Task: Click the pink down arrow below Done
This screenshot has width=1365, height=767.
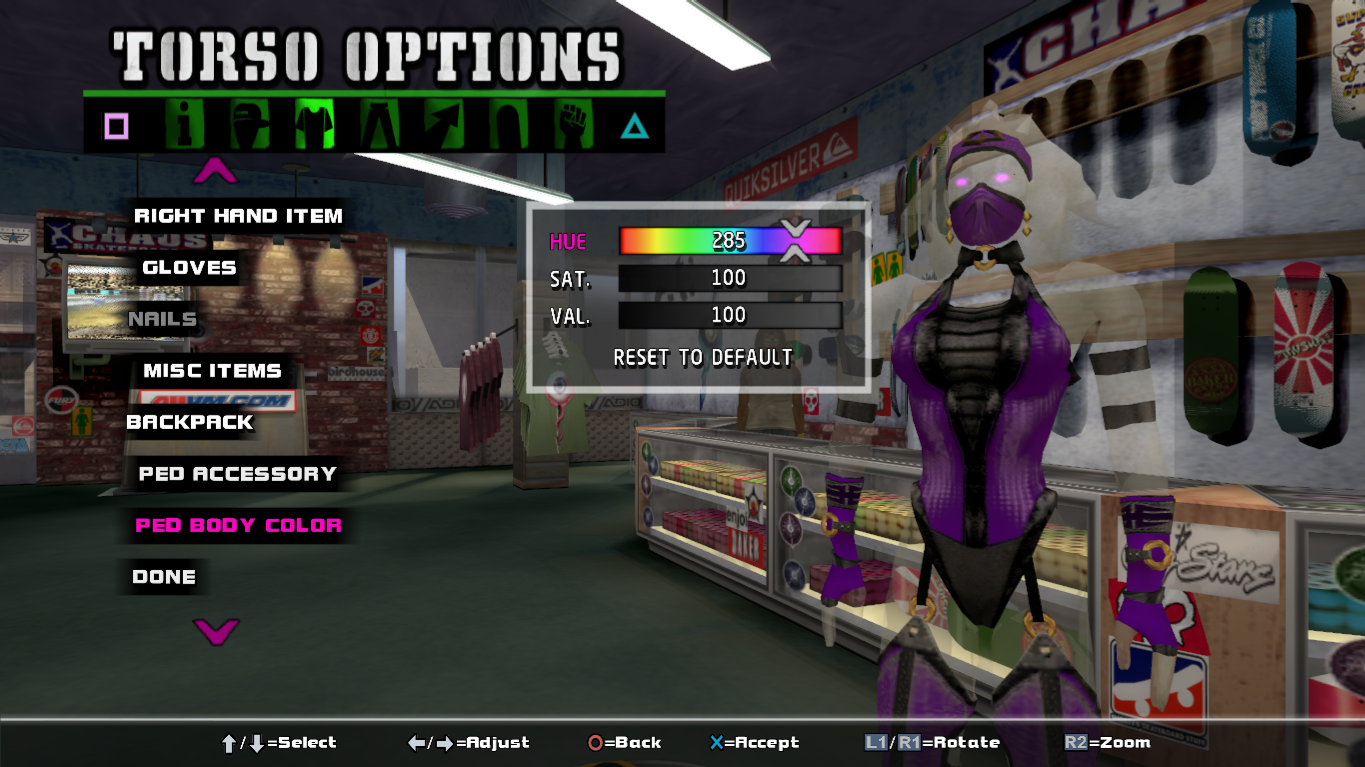Action: tap(216, 631)
